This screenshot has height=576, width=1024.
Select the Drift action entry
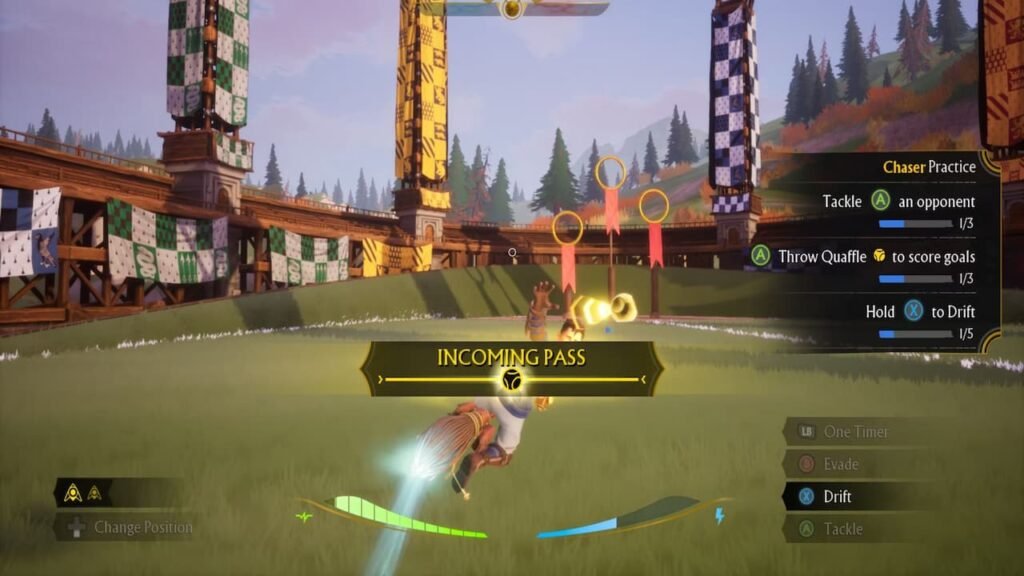[836, 496]
